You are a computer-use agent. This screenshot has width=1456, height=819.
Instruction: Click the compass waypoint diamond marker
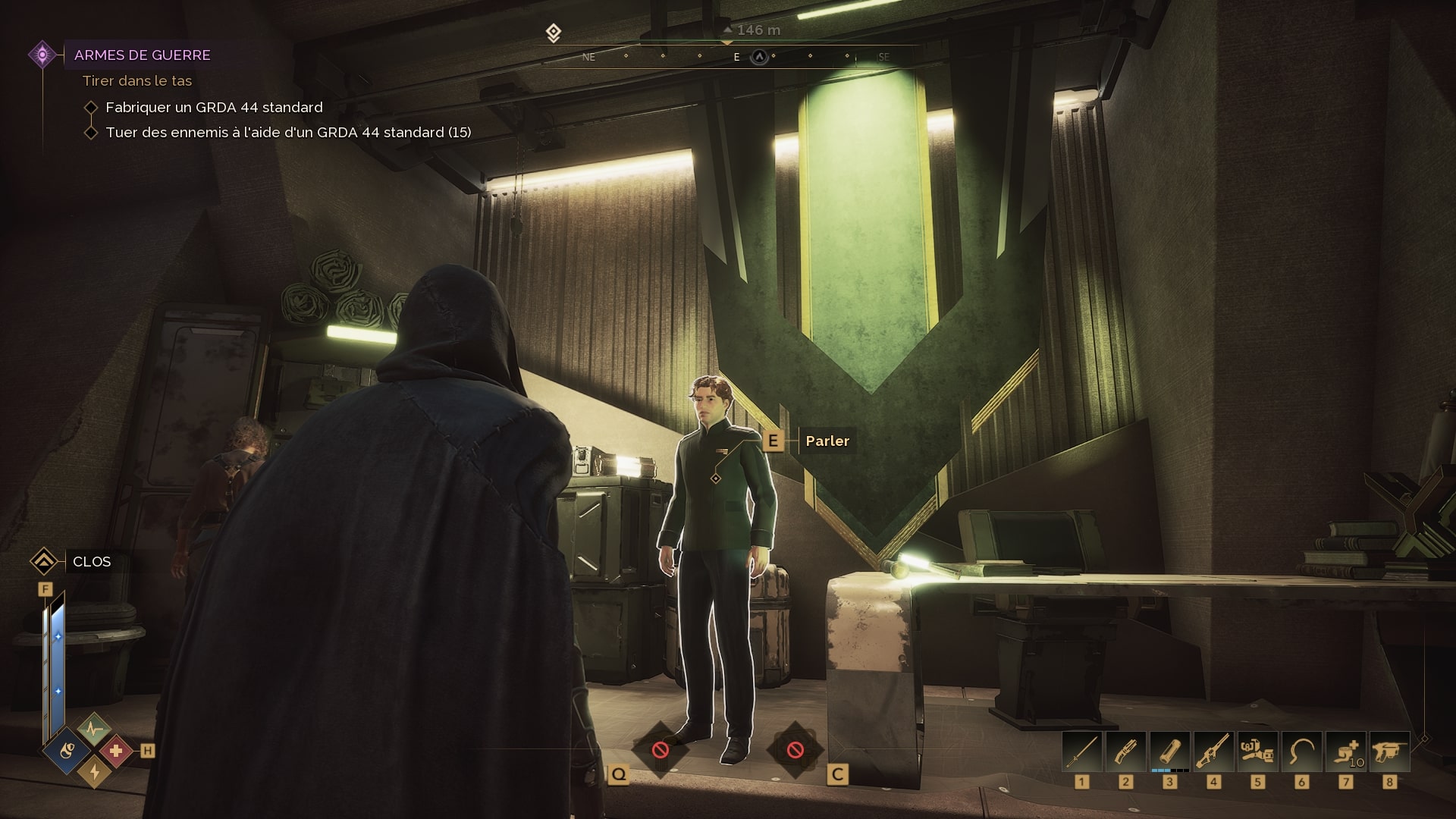click(x=554, y=33)
